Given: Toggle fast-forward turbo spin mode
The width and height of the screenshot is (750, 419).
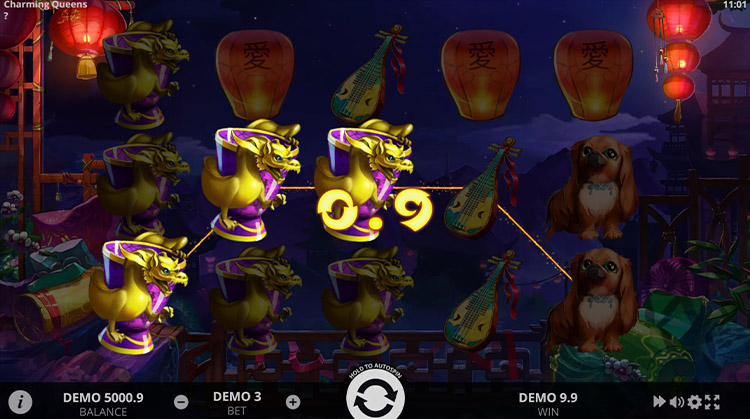Looking at the screenshot, I should pos(659,402).
